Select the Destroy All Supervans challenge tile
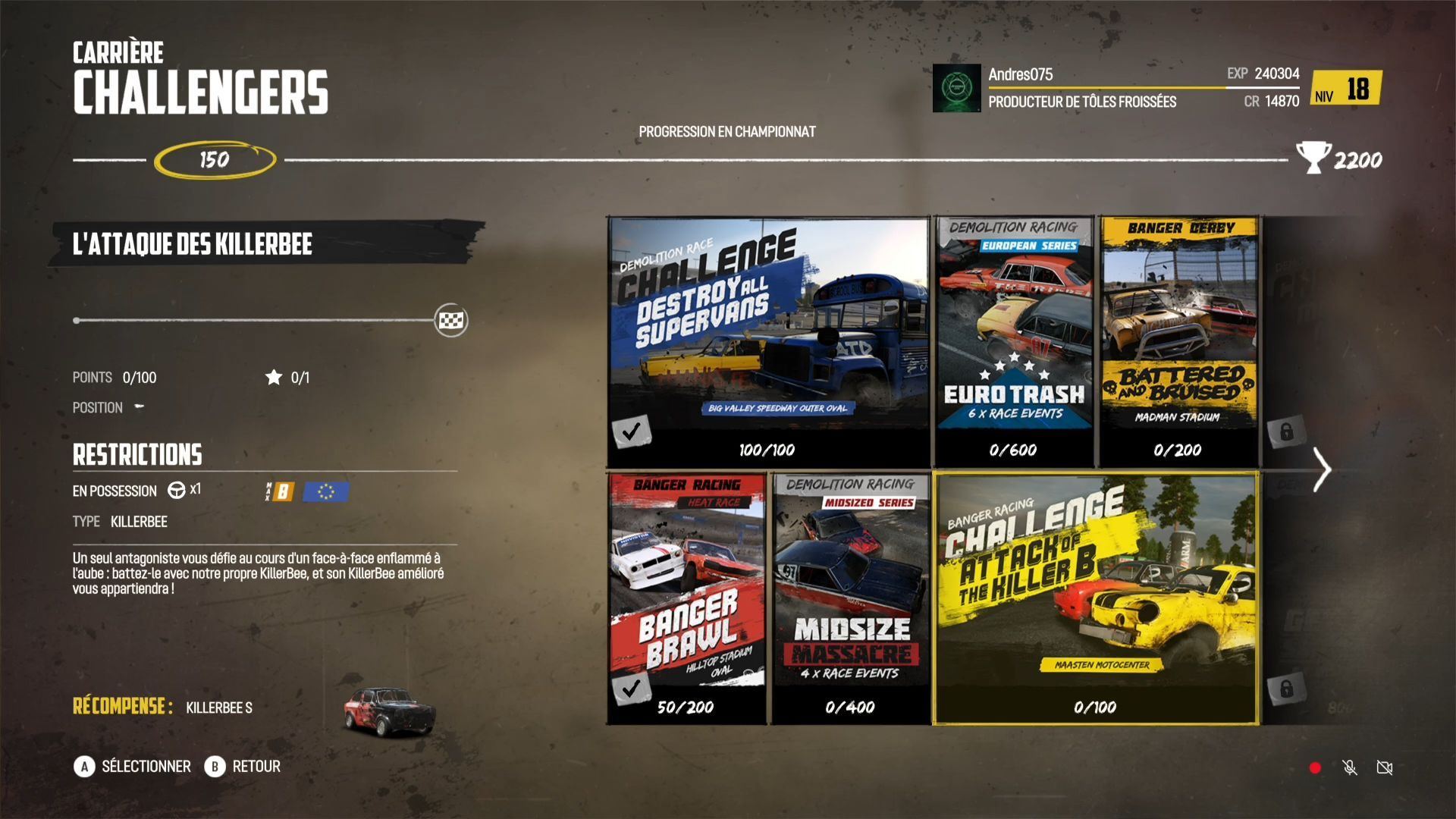The image size is (1456, 819). tap(769, 341)
